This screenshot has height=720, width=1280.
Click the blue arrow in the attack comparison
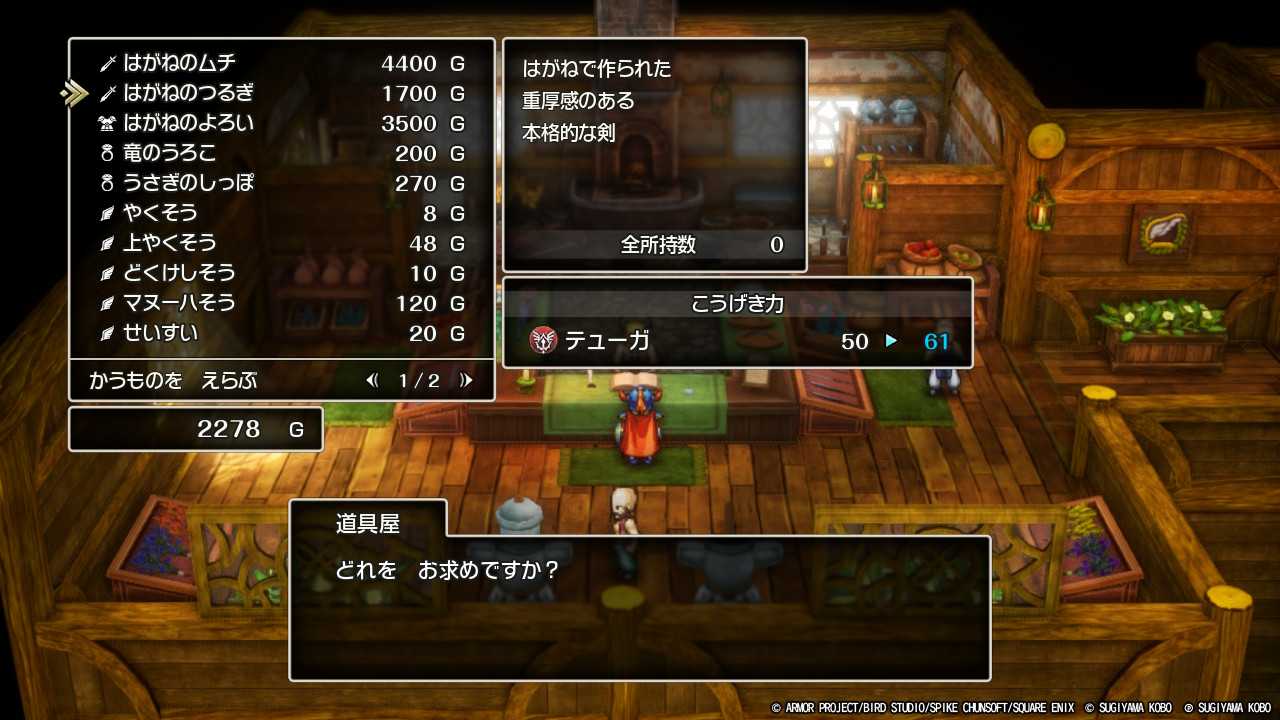pos(892,342)
